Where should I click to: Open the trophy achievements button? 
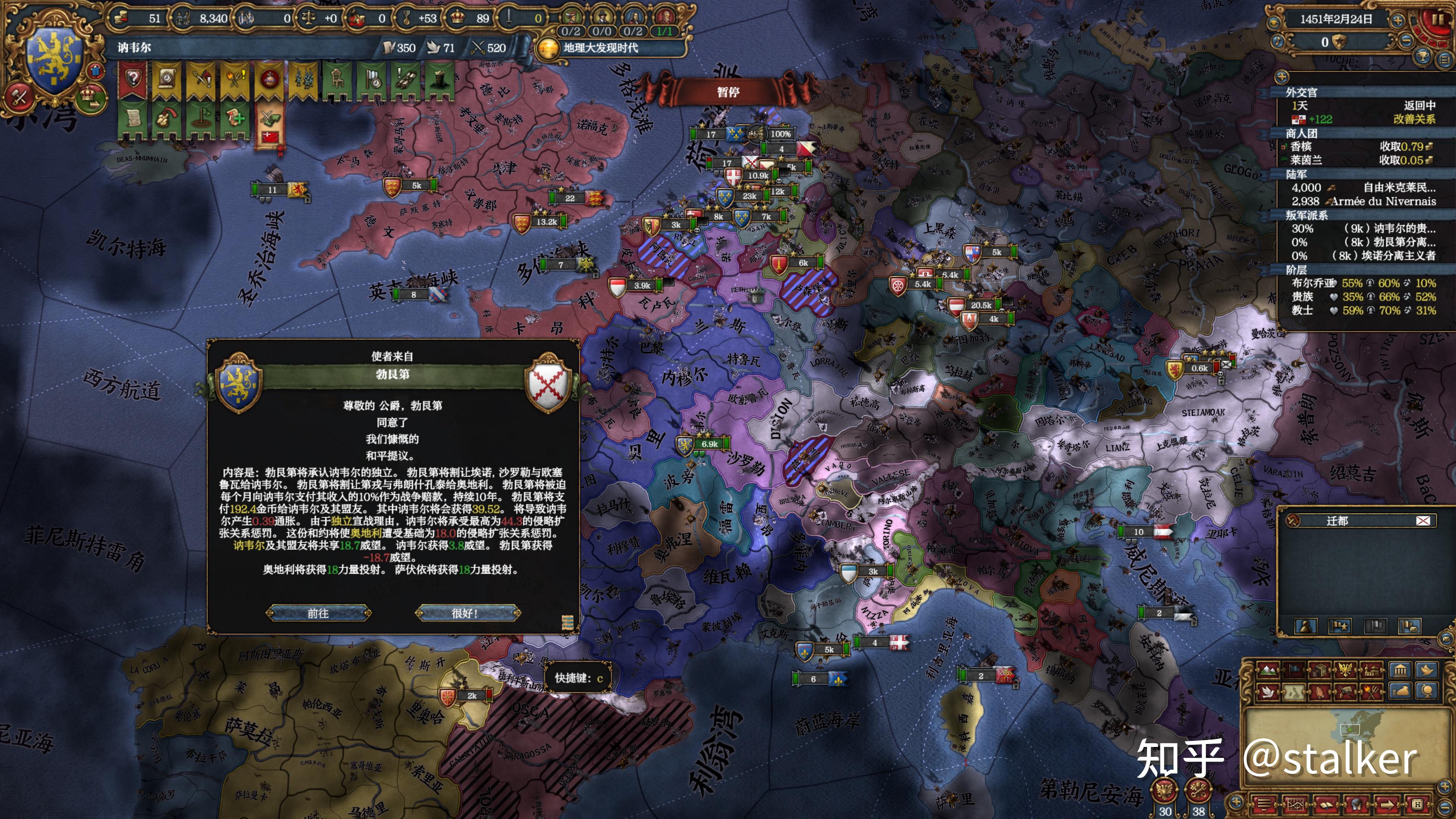click(1423, 56)
